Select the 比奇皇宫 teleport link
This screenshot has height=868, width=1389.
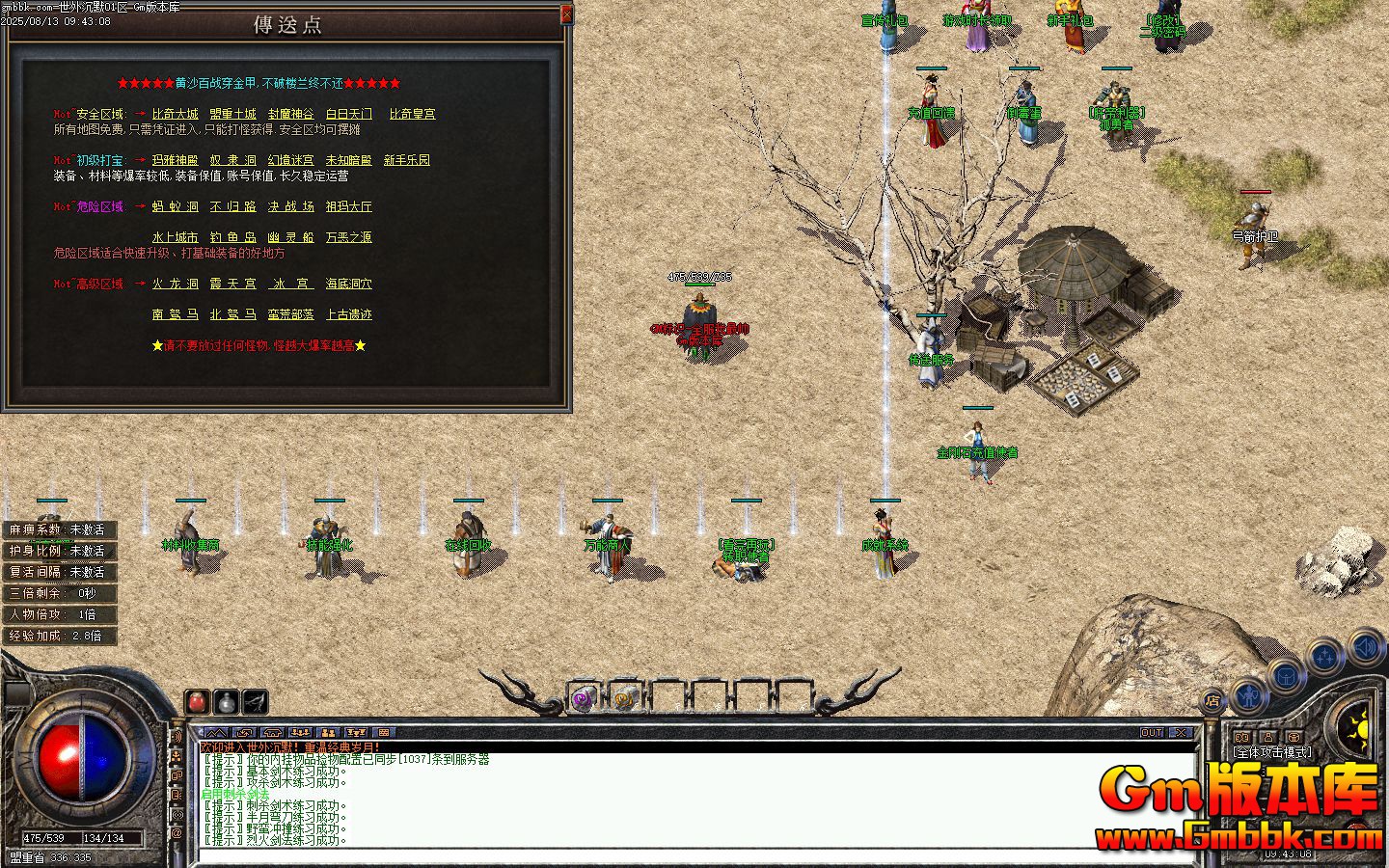412,114
